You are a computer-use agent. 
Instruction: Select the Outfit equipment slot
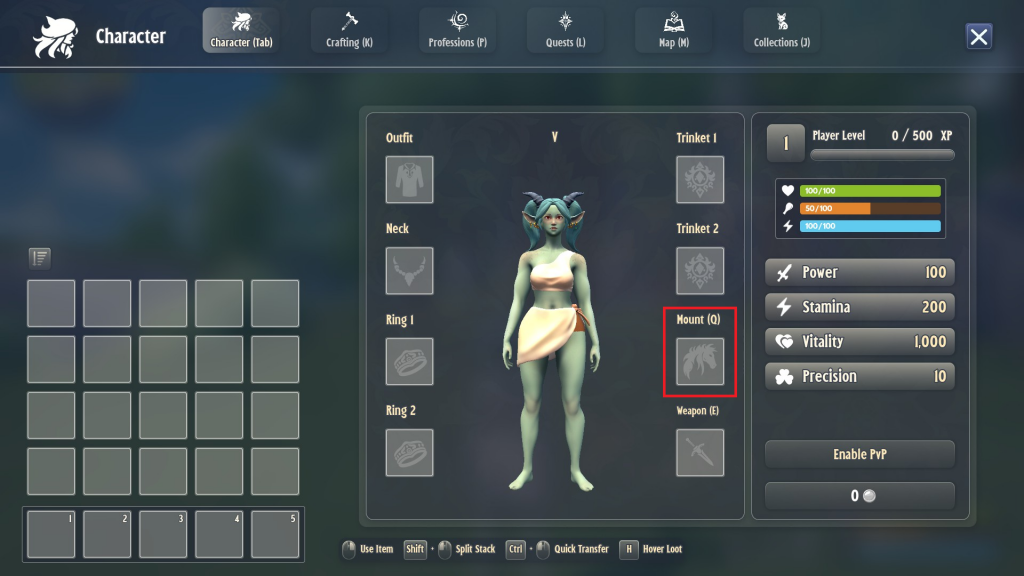click(409, 180)
